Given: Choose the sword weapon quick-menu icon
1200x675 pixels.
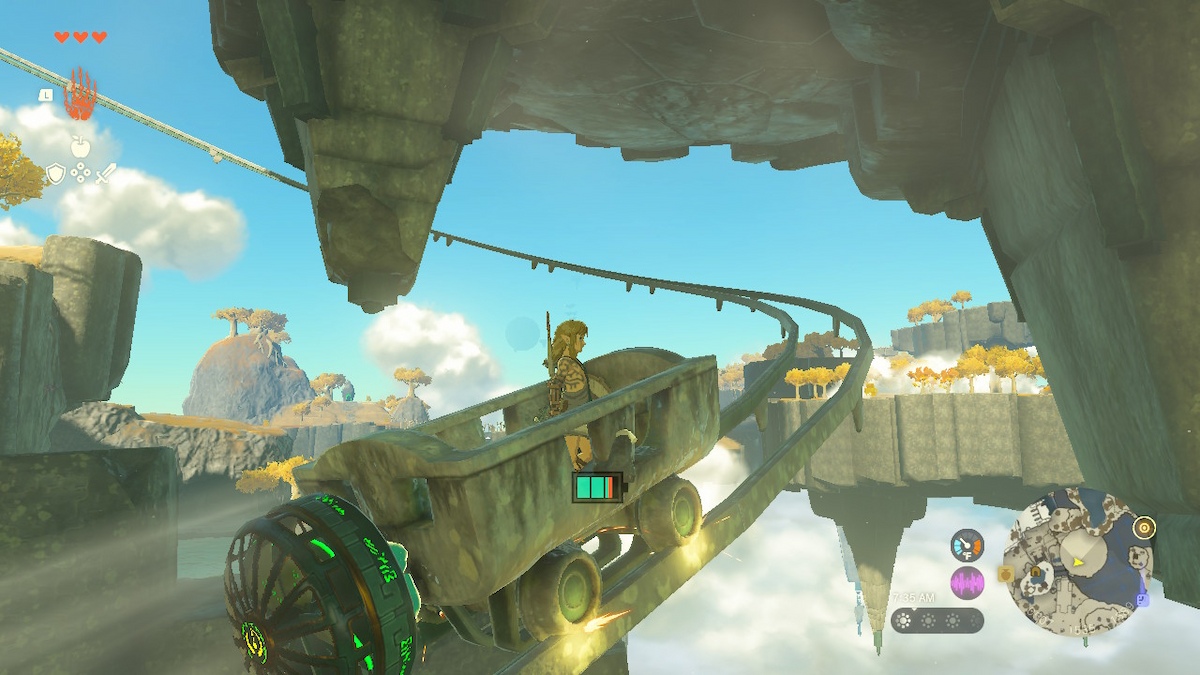Looking at the screenshot, I should pyautogui.click(x=105, y=174).
